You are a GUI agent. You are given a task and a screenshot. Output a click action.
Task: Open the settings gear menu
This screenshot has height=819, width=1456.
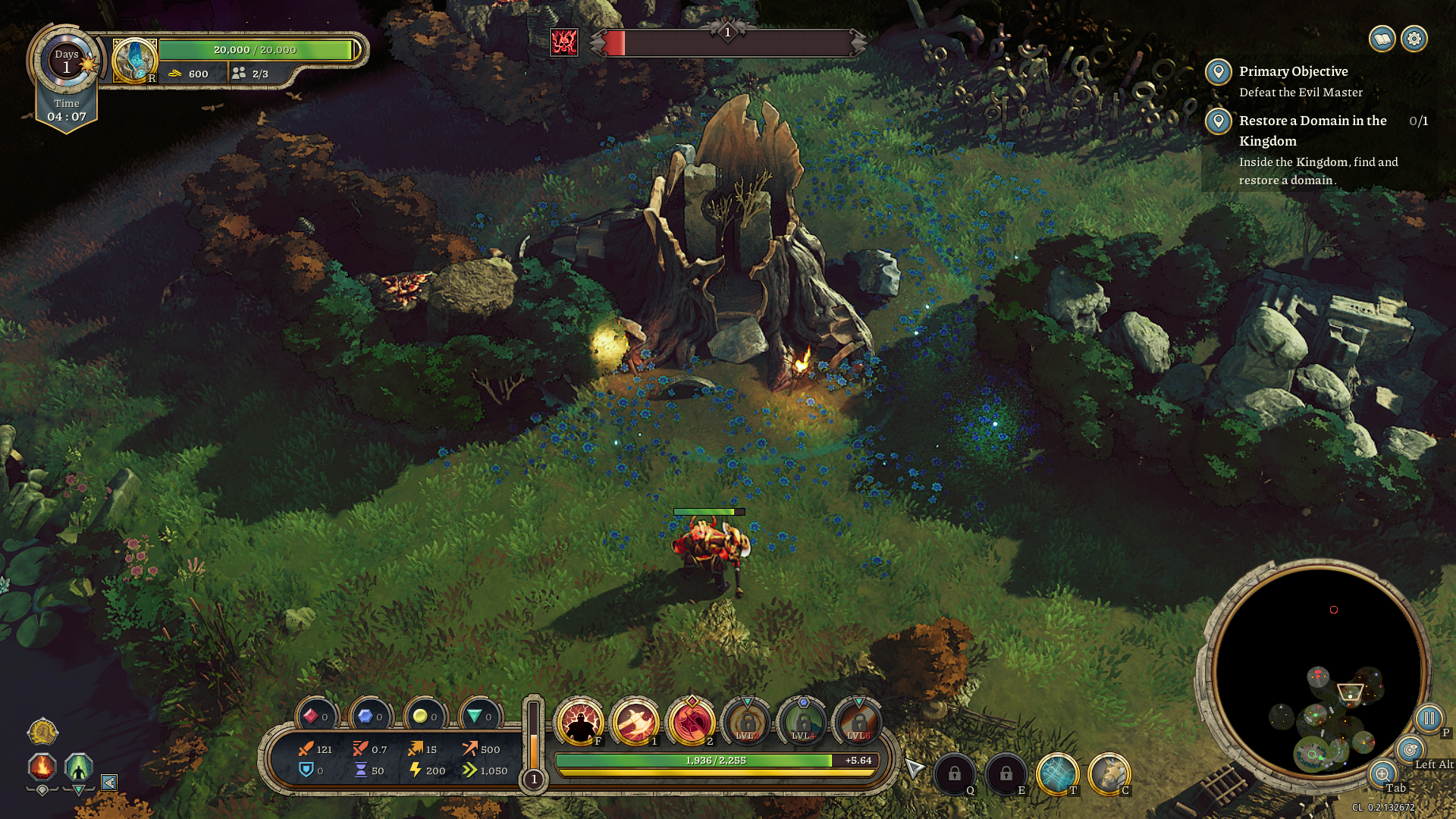tap(1414, 39)
